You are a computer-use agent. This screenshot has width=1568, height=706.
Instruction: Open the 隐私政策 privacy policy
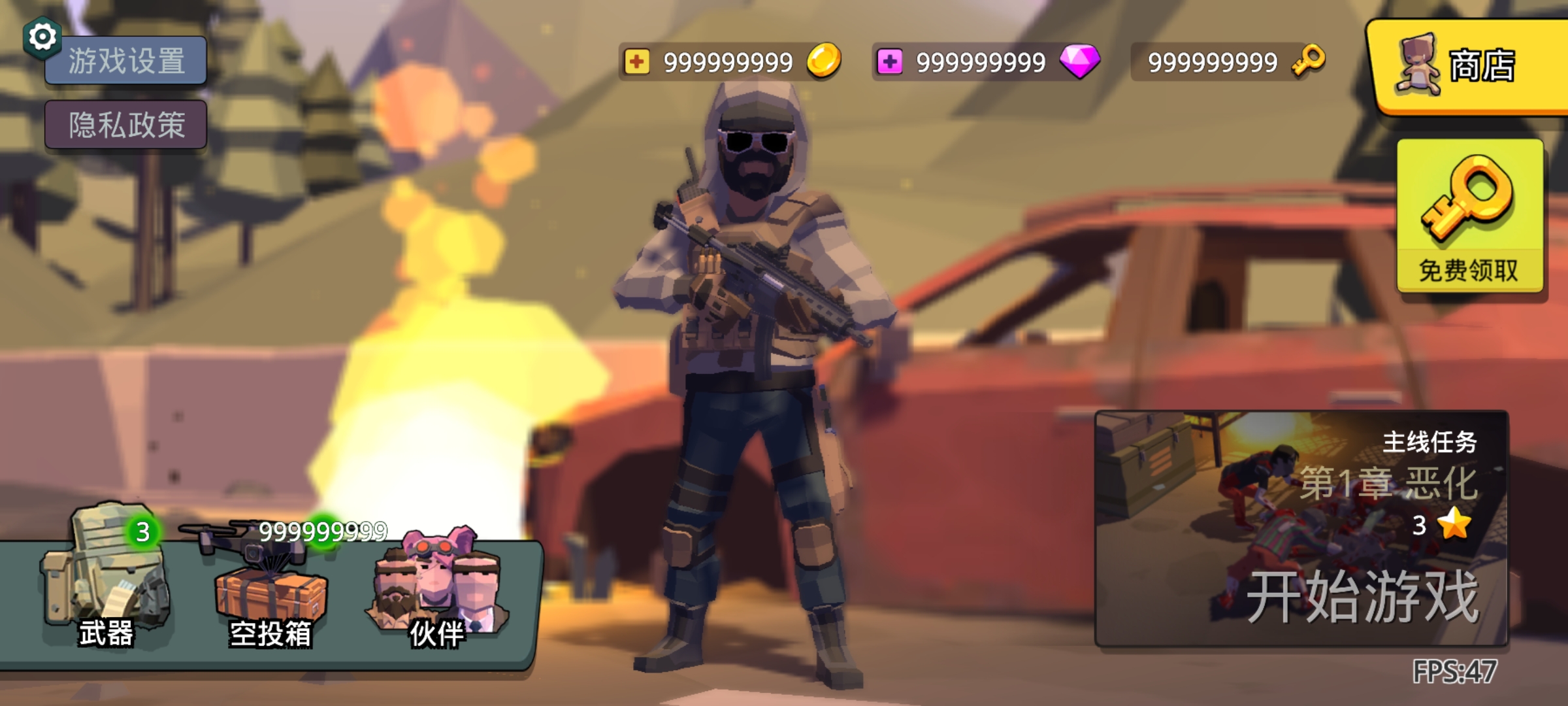126,124
